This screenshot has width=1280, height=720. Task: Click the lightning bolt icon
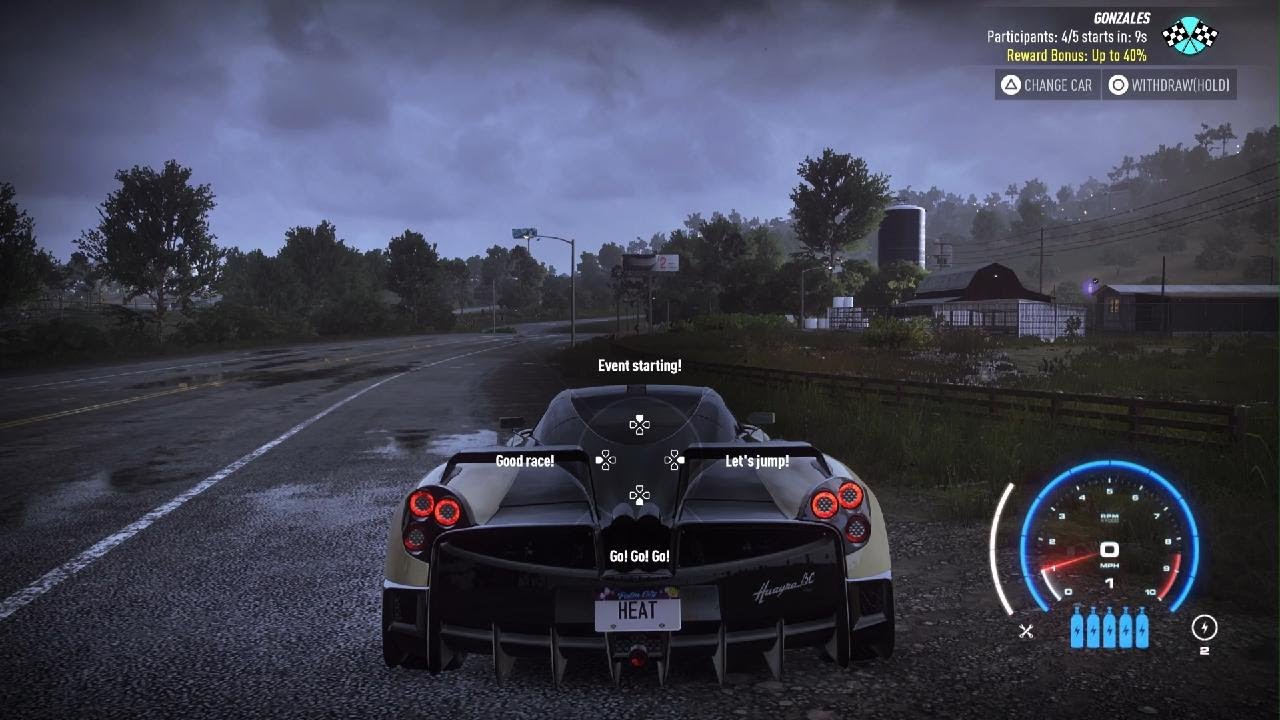pyautogui.click(x=1204, y=627)
